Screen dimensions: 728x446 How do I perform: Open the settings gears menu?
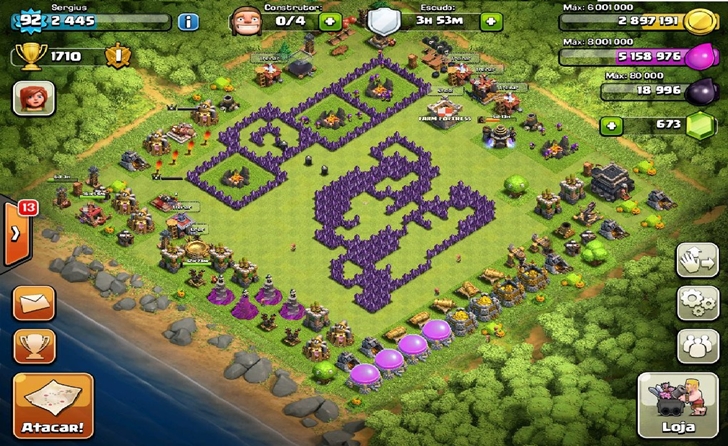698,302
